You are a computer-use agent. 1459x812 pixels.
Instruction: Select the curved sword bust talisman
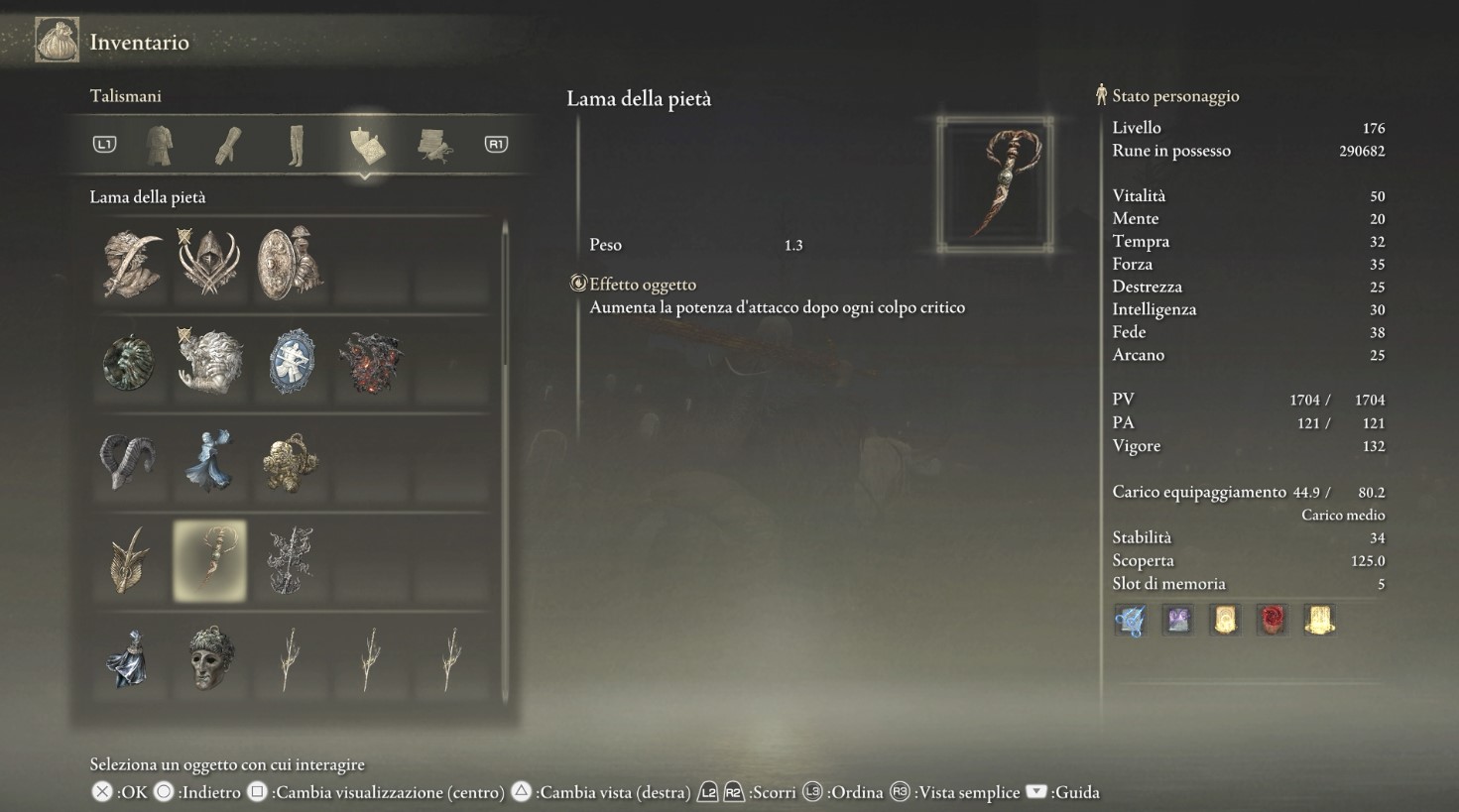point(131,264)
